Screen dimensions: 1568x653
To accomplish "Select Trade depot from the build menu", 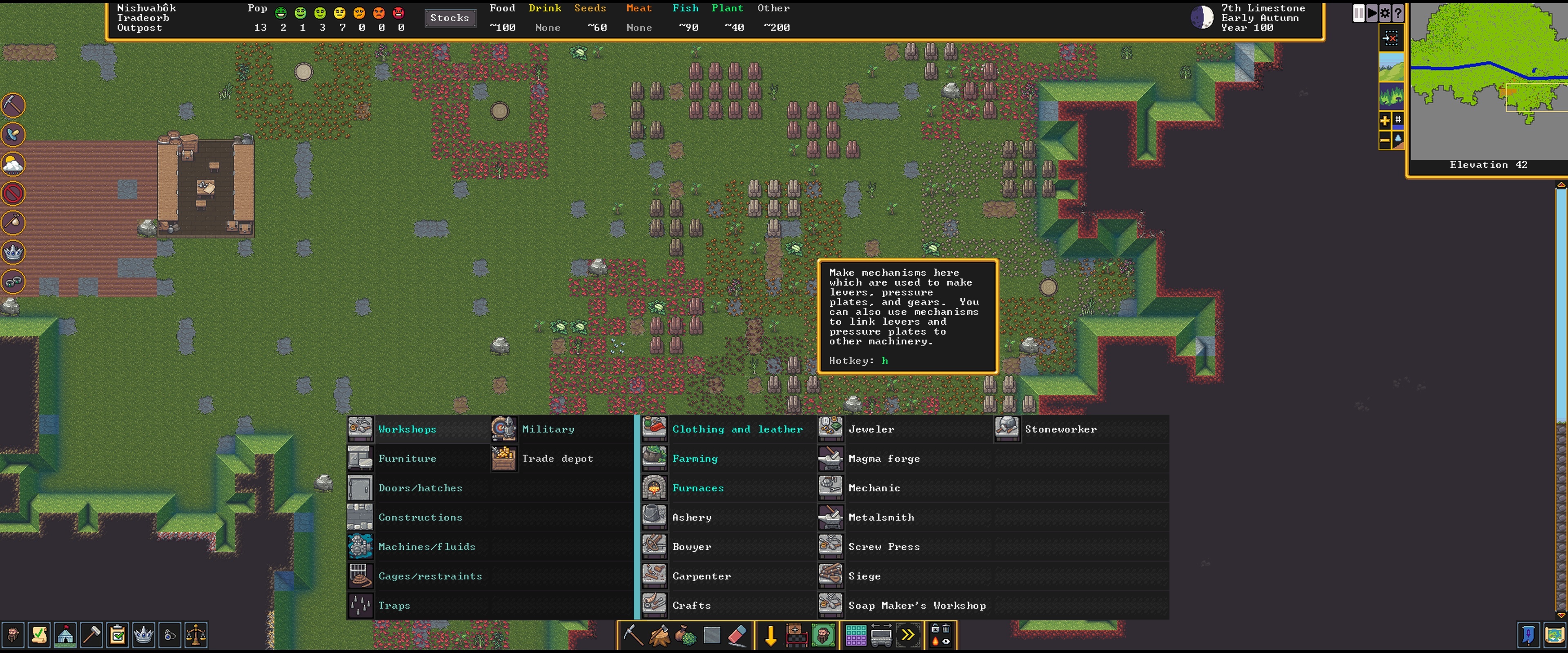I will (x=557, y=458).
